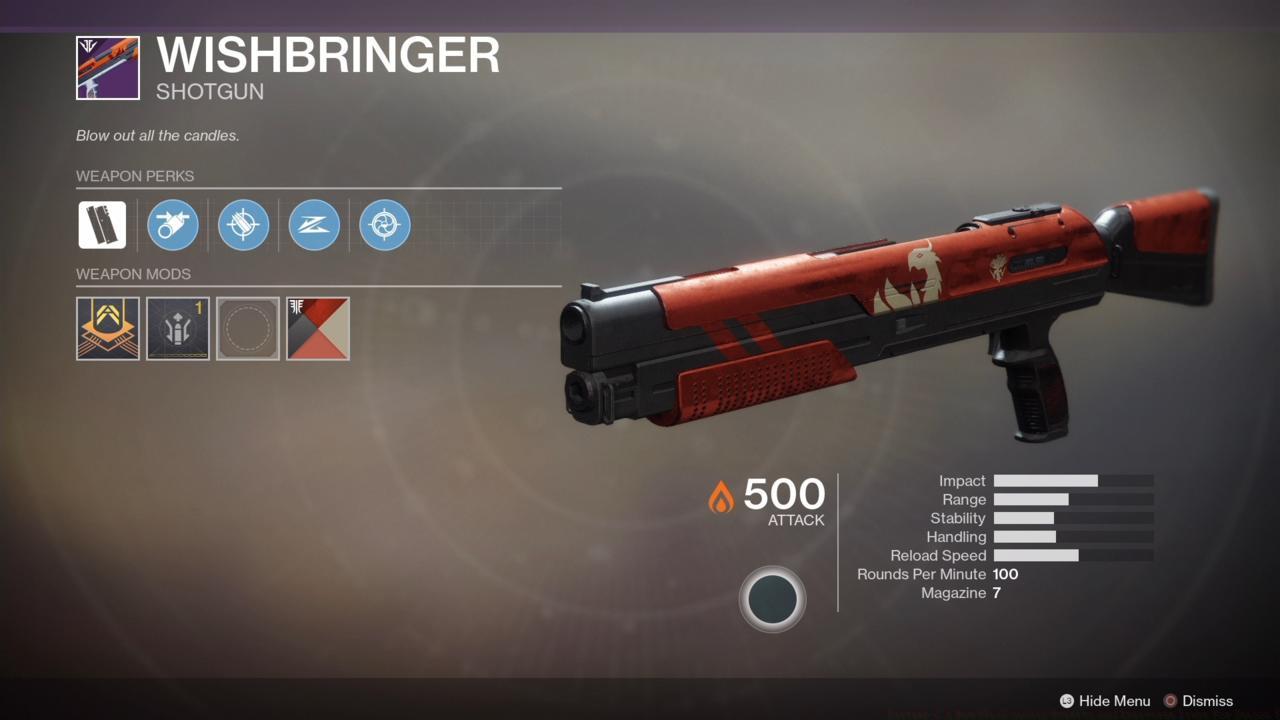The image size is (1280, 720).
Task: Click the empty weapon mod slot
Action: [247, 328]
